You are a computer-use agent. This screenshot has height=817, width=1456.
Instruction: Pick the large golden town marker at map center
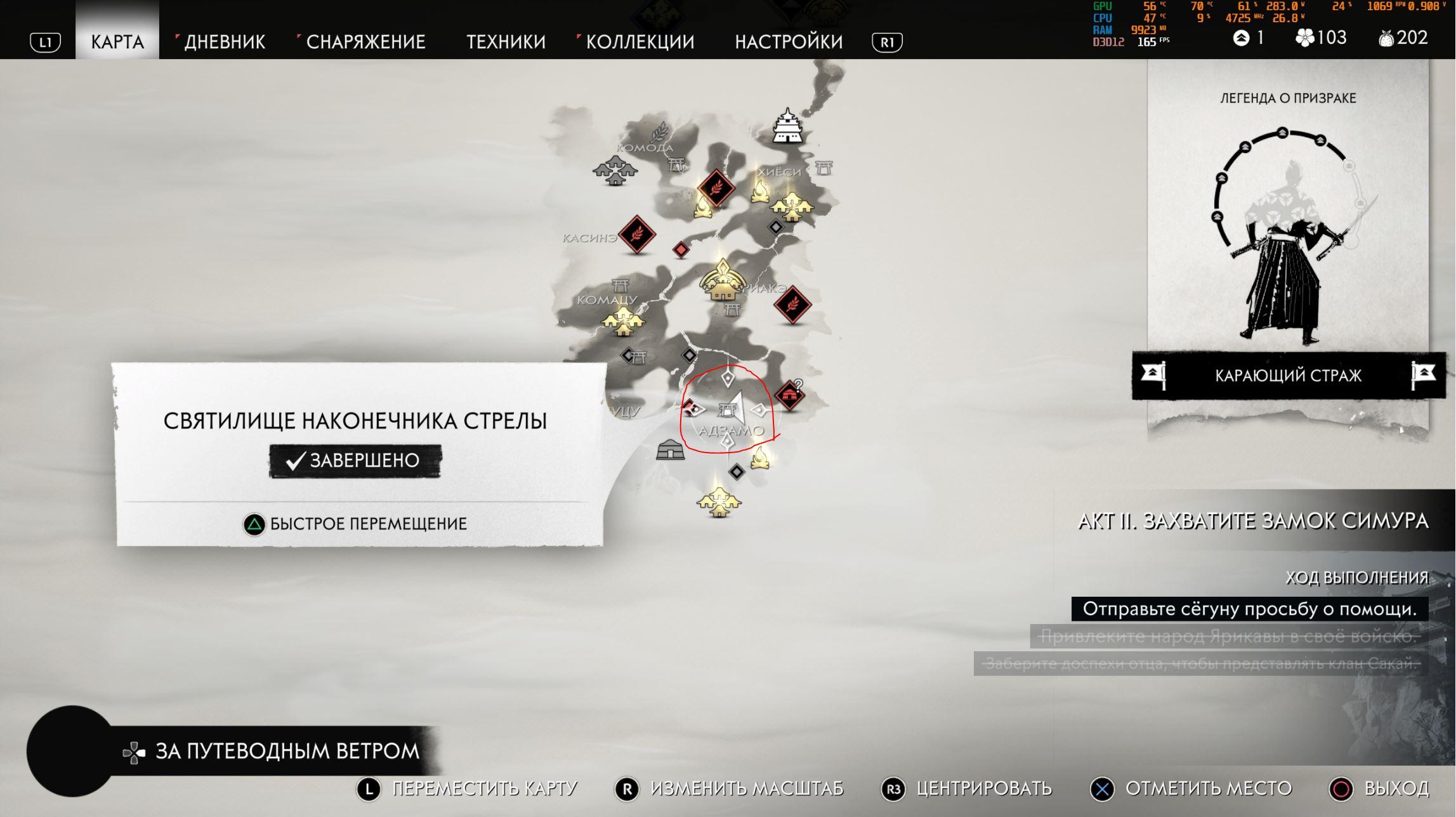722,281
